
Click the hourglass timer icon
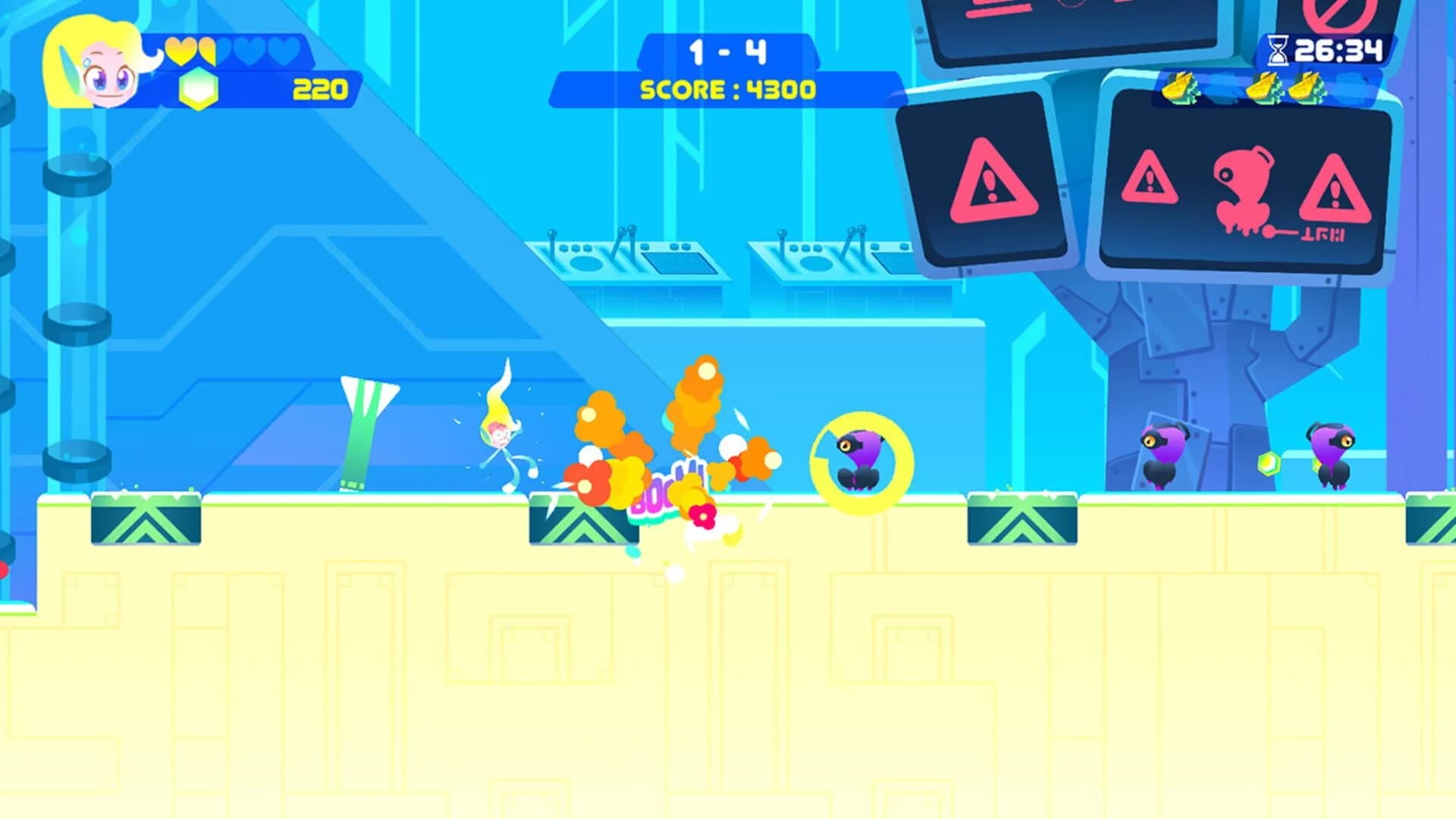tap(1280, 49)
